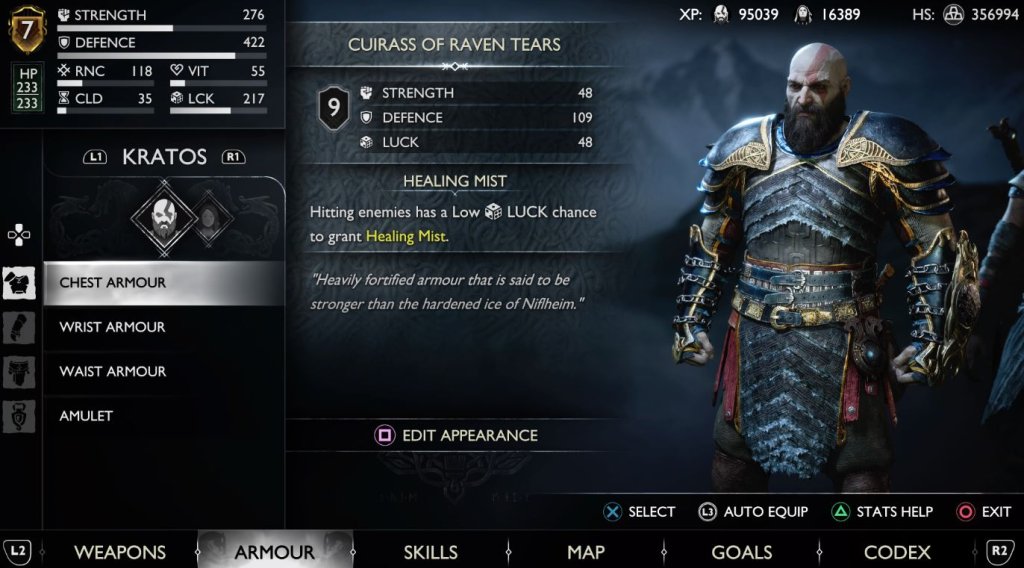Screen dimensions: 1024x568
Task: Open Stats Help
Action: [x=882, y=511]
